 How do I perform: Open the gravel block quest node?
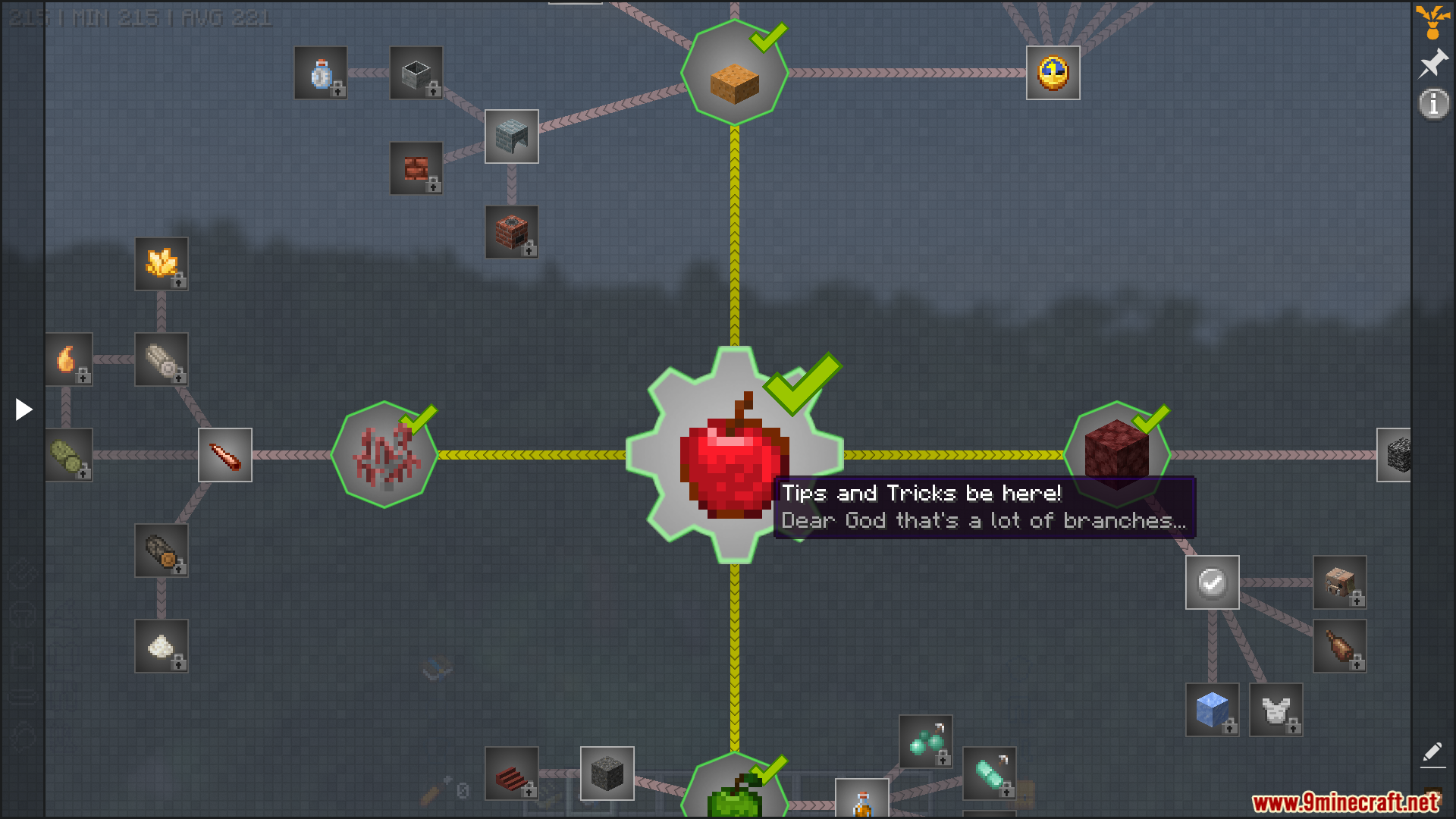pos(607,773)
